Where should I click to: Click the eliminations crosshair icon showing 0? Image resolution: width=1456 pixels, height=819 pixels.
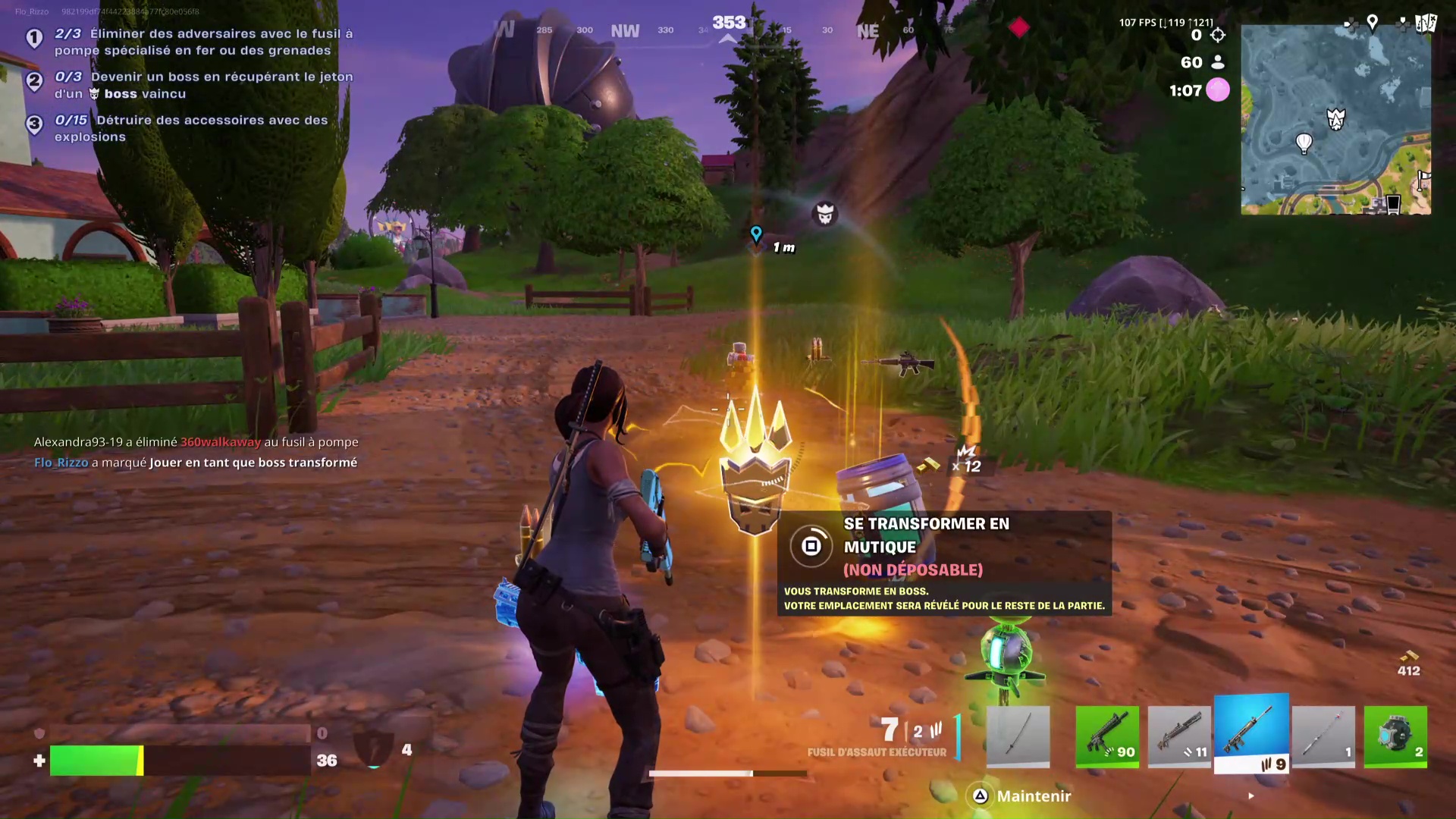coord(1218,35)
